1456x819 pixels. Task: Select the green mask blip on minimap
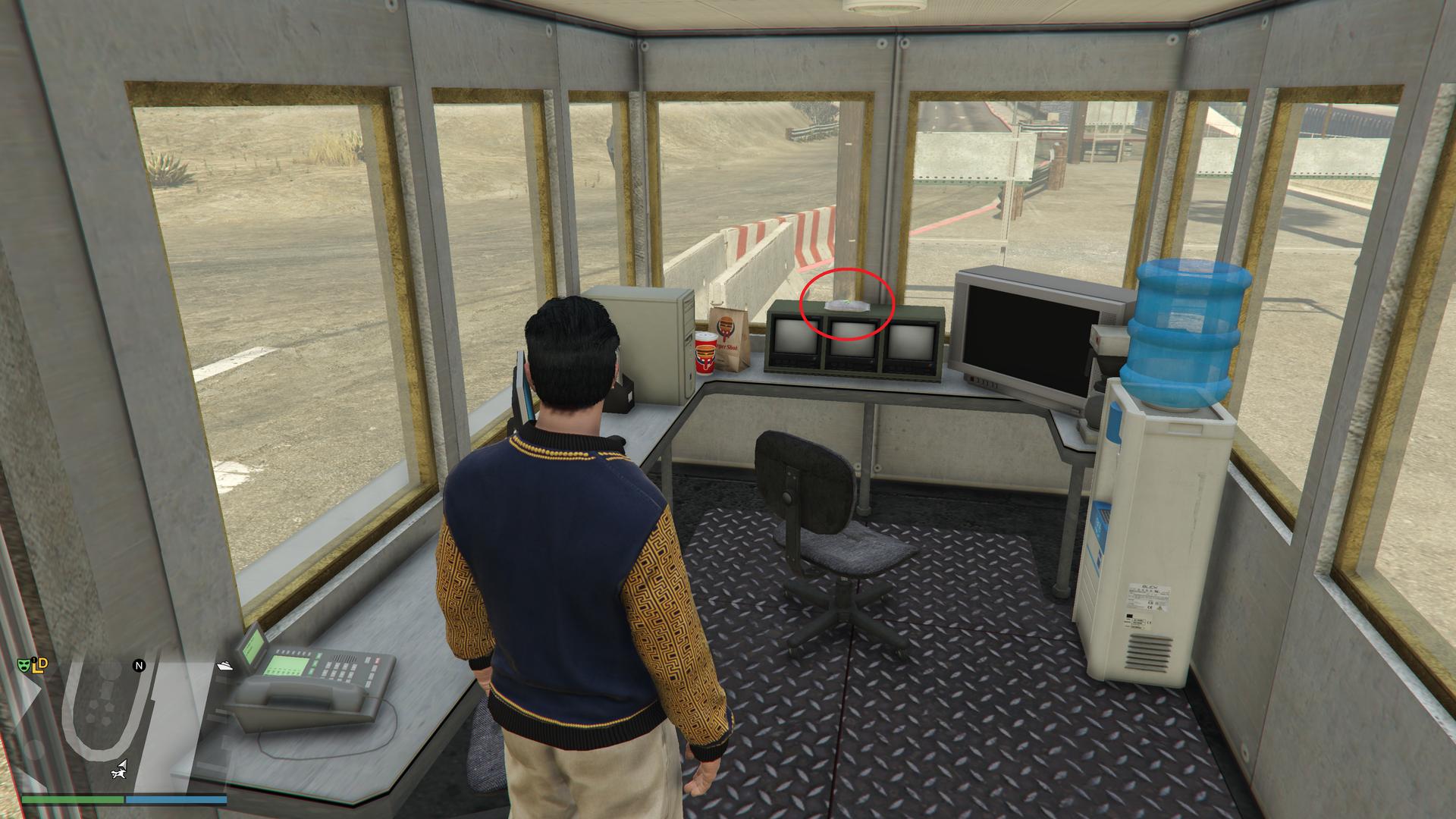point(24,665)
